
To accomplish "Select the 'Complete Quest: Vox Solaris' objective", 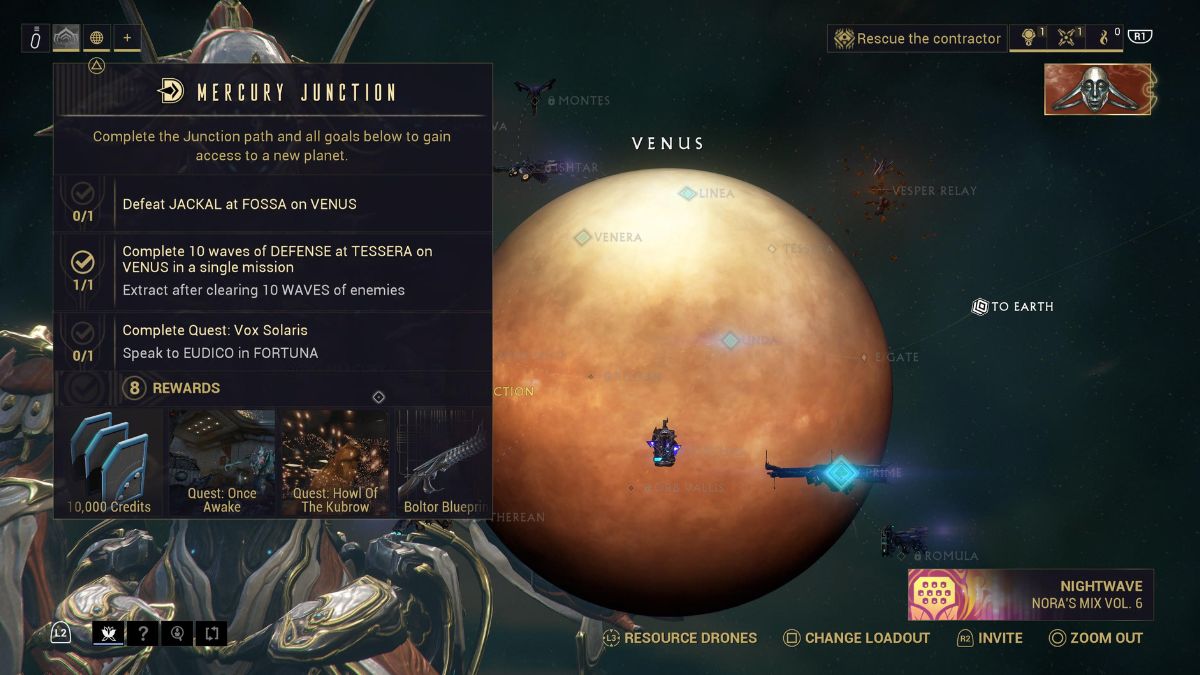I will point(272,341).
